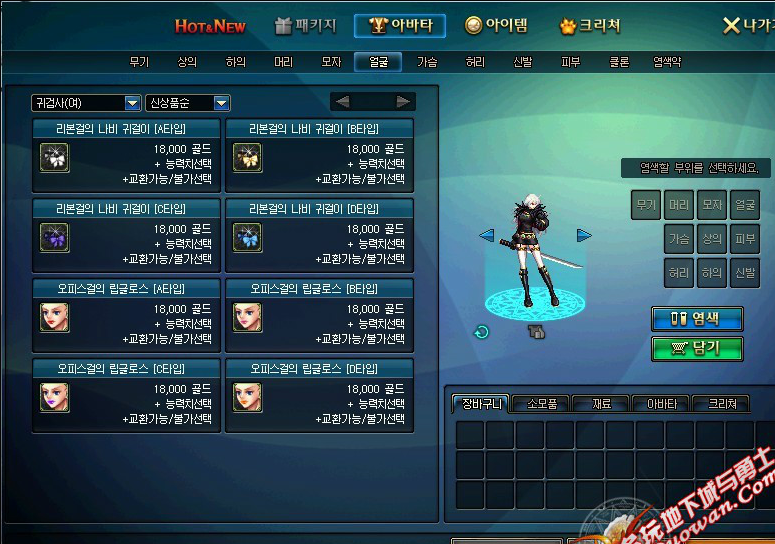Exit the shop with 나가기
The width and height of the screenshot is (775, 544).
(x=746, y=26)
